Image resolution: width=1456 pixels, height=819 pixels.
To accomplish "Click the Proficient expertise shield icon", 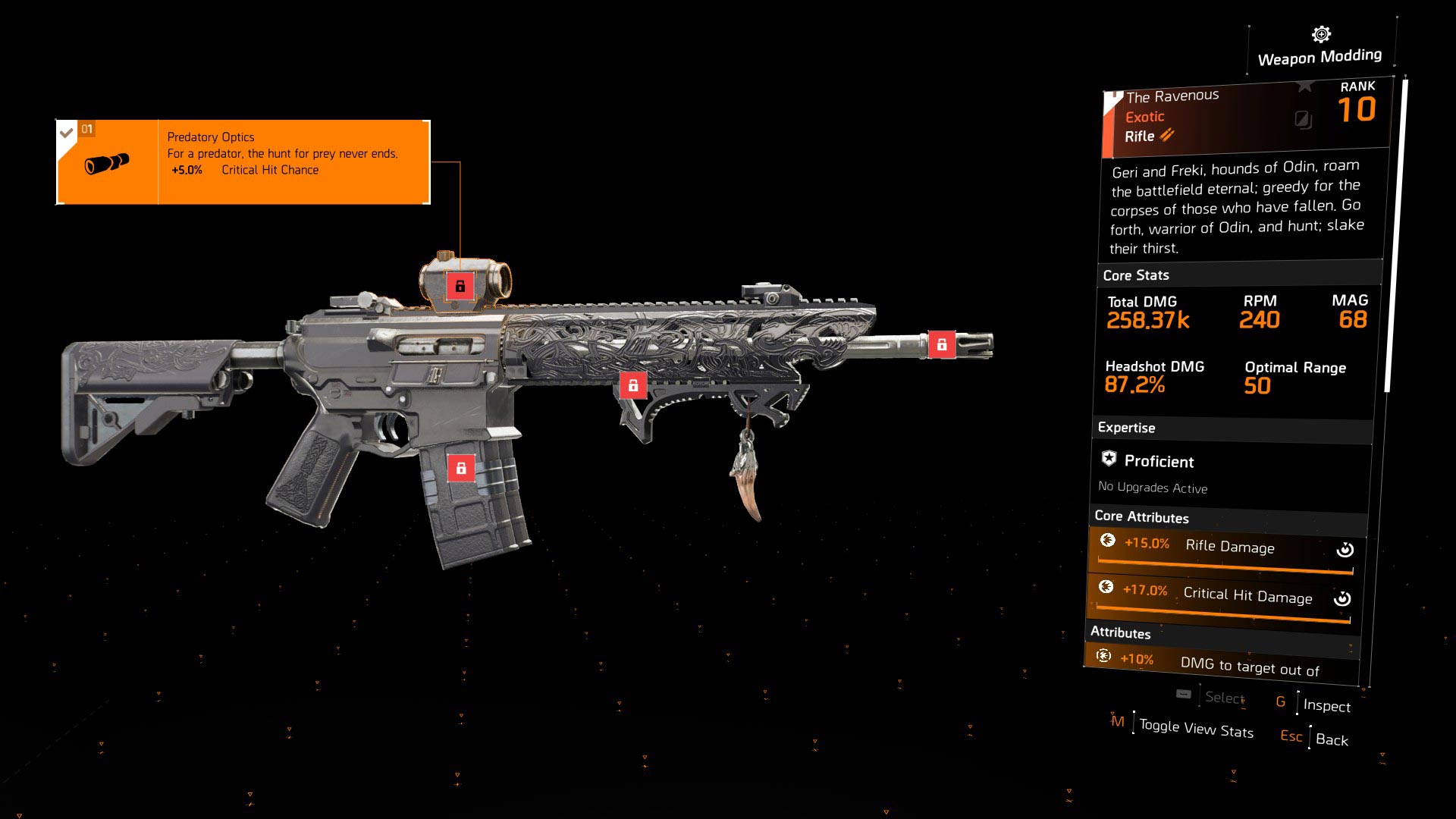I will coord(1108,457).
